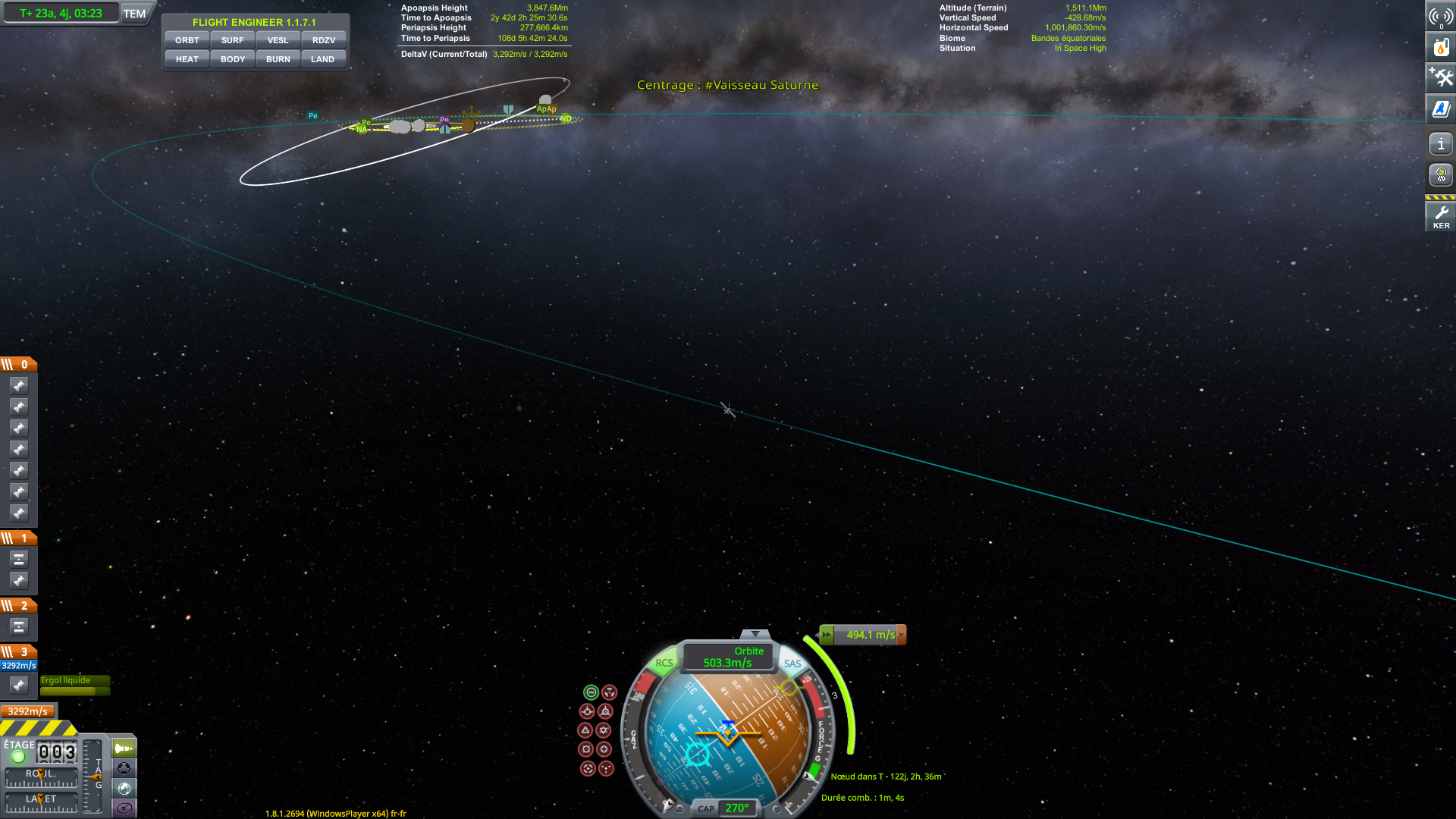Toggle RCS on the navball
This screenshot has height=819, width=1456.
pyautogui.click(x=664, y=663)
